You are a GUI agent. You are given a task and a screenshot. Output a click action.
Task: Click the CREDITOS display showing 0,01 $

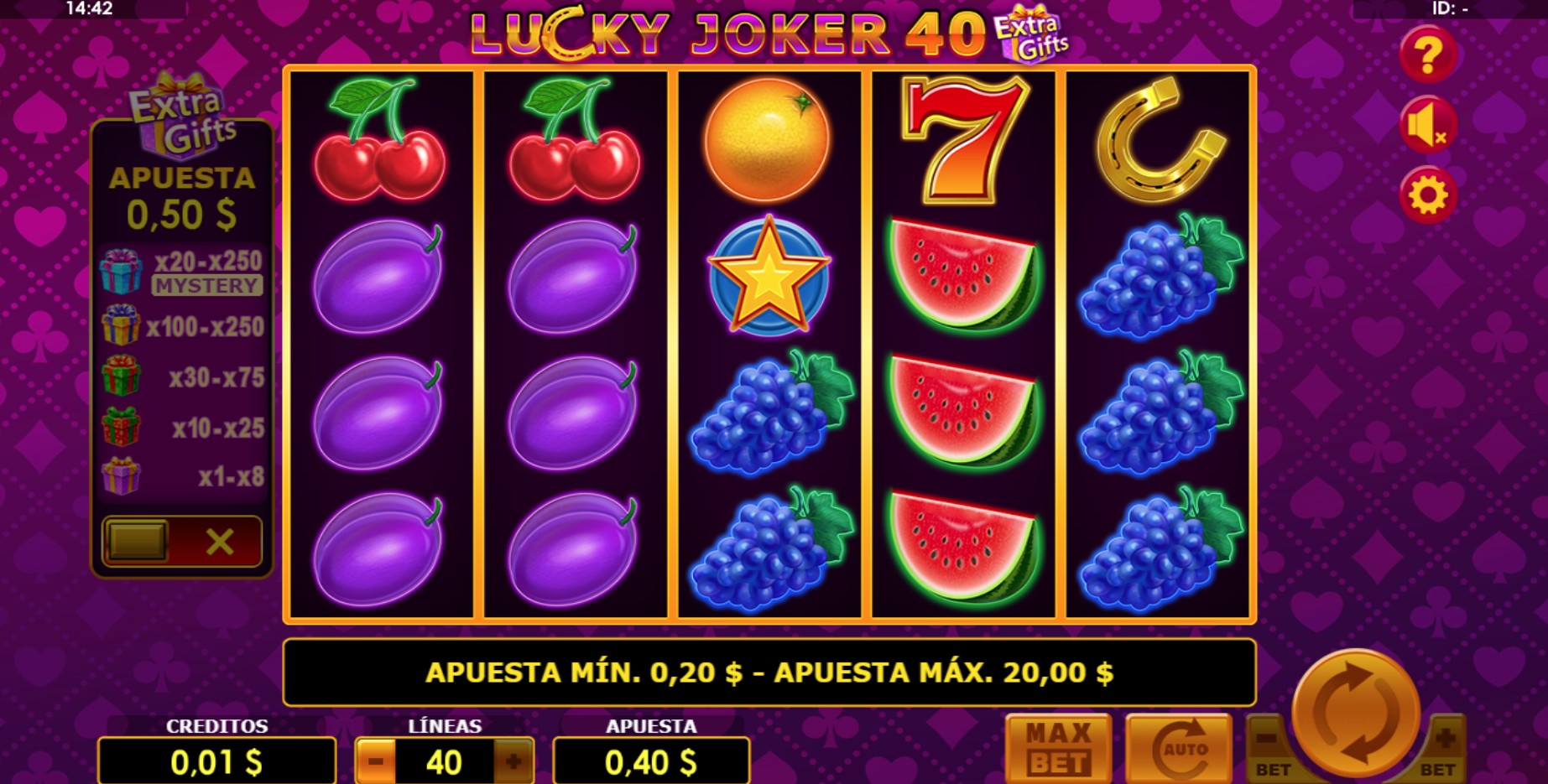click(217, 762)
